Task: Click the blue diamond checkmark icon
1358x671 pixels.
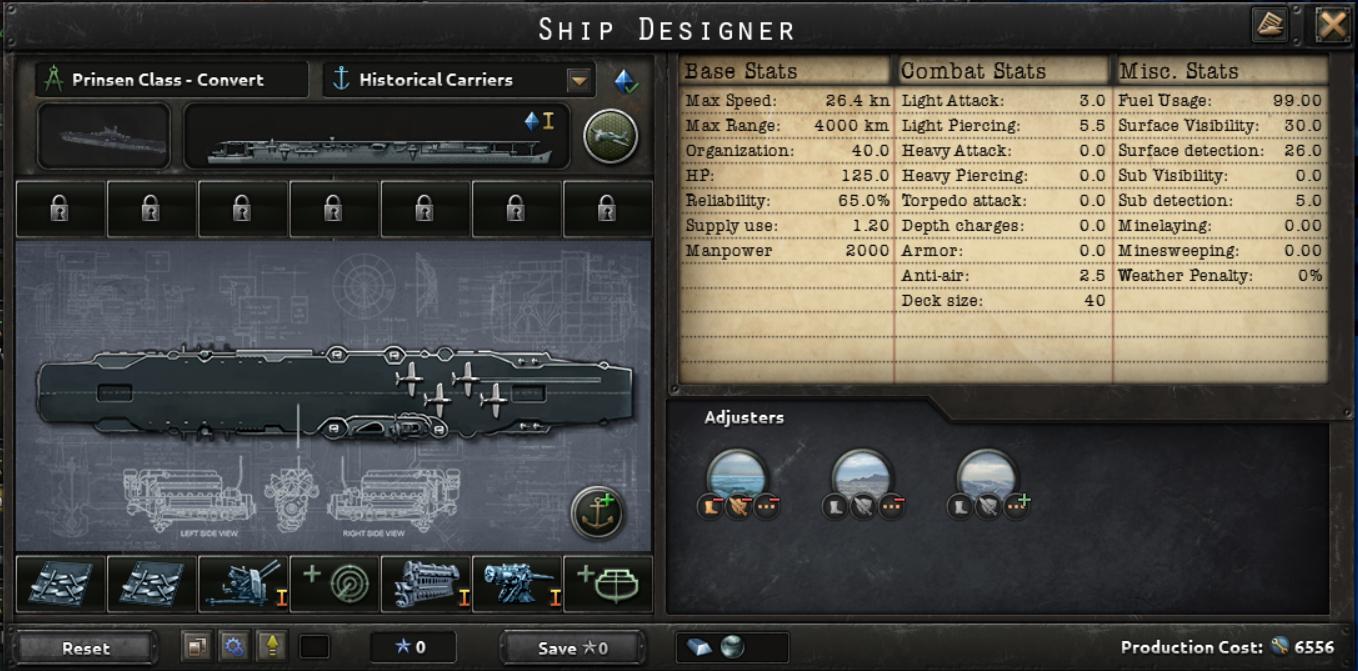Action: coord(626,81)
